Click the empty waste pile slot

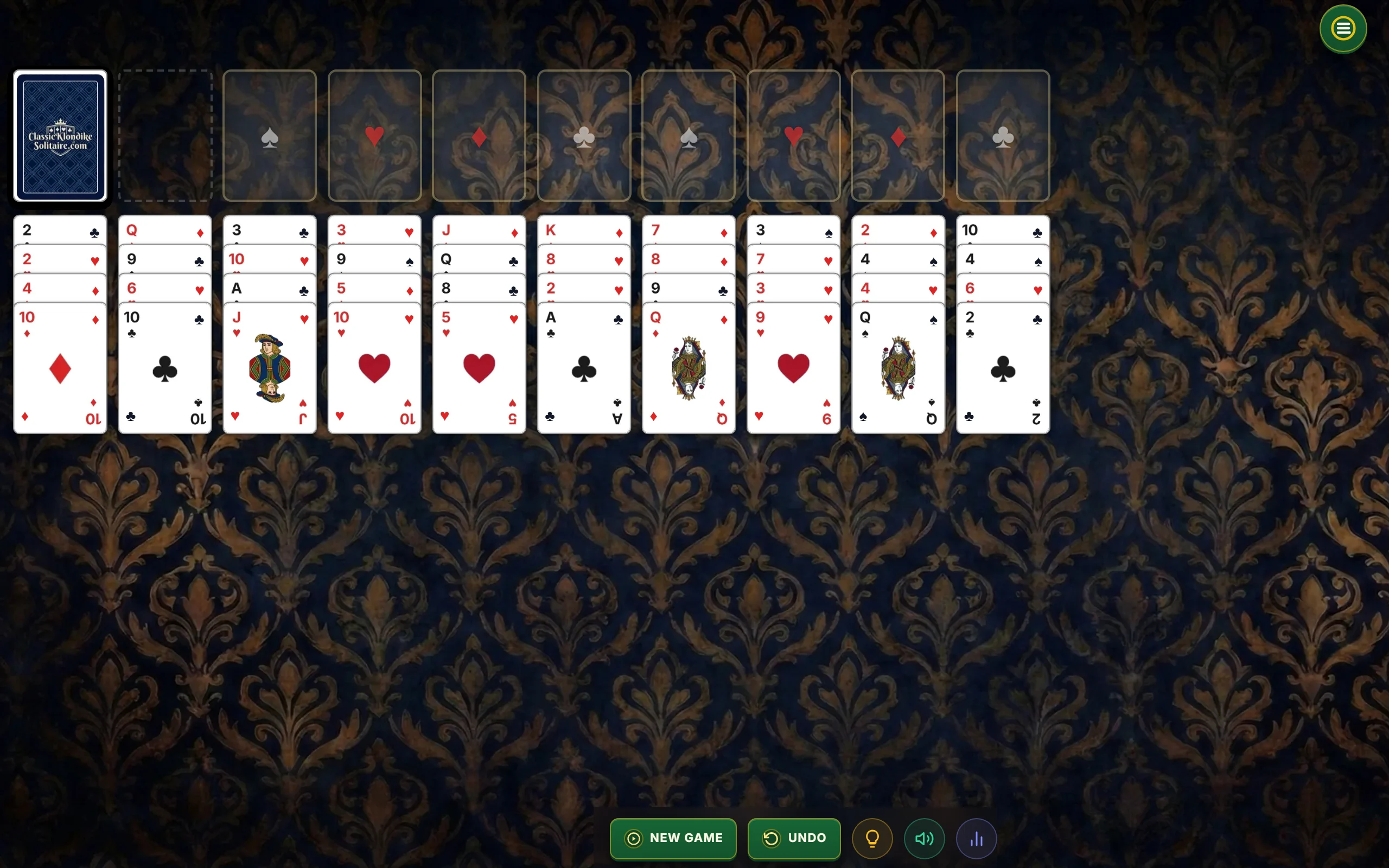tap(165, 136)
